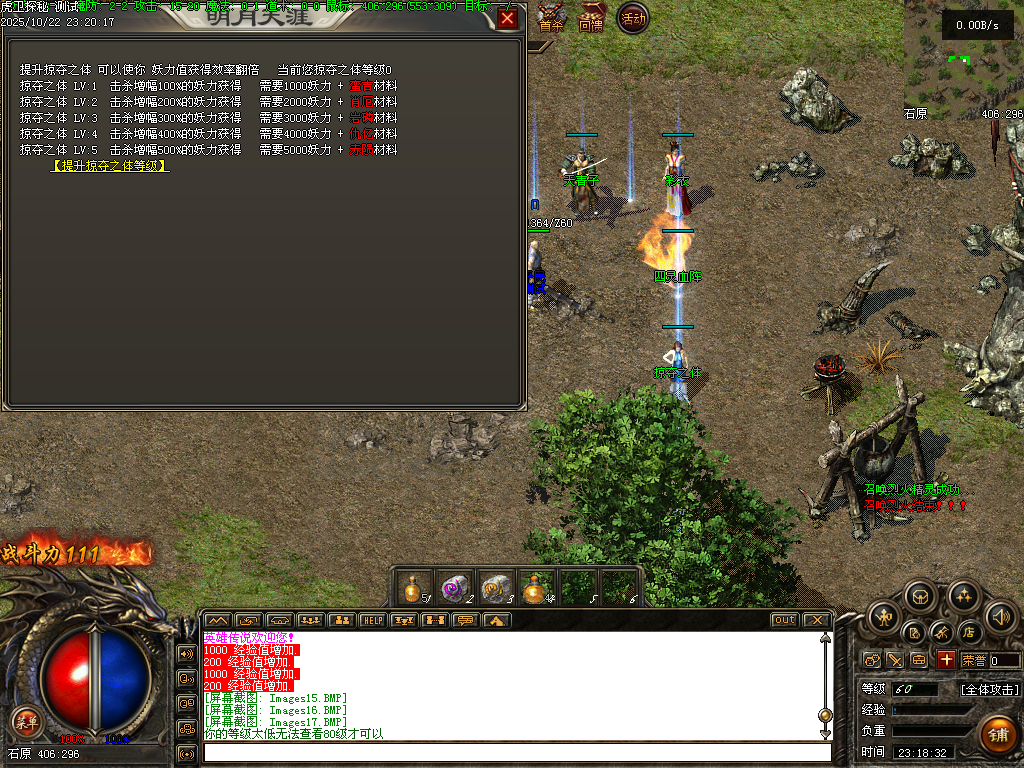The image size is (1024, 768).
Task: Toggle sound with the speaker button
Action: [1000, 617]
